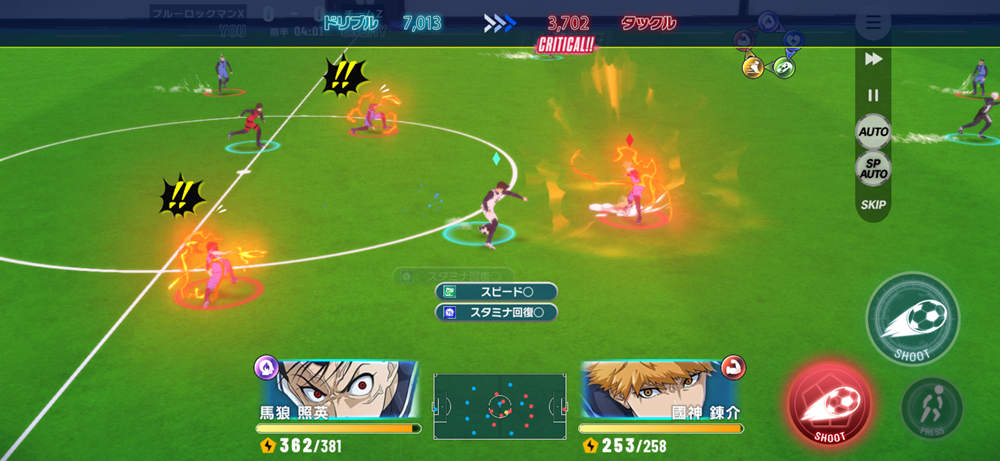The width and height of the screenshot is (1000, 461).
Task: Open the field minimap
Action: pos(500,406)
